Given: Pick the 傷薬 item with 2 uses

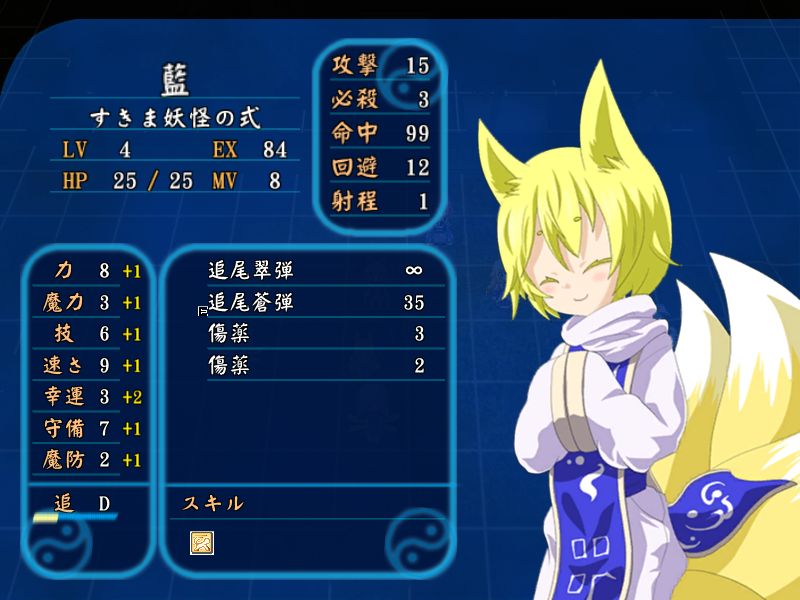Looking at the screenshot, I should (229, 366).
